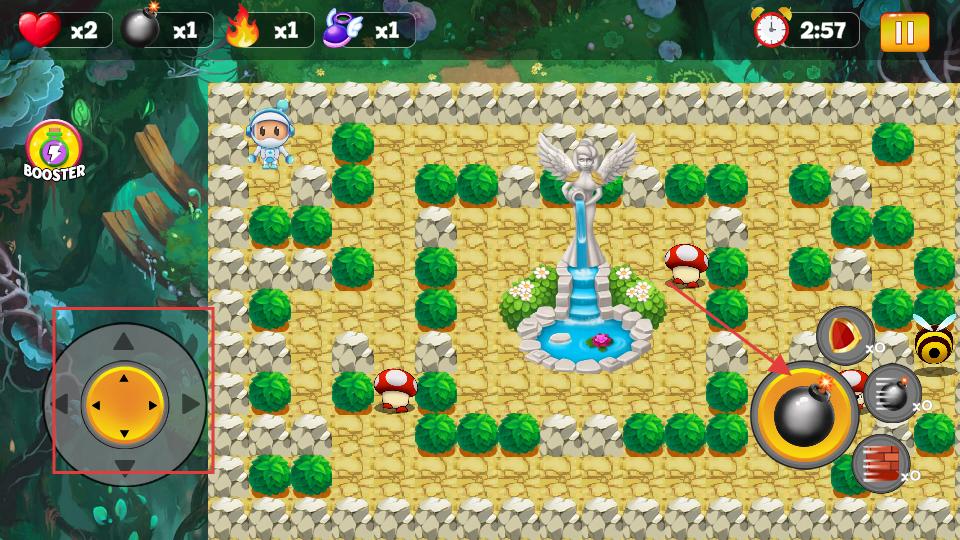Activate the red shield power-up
The height and width of the screenshot is (540, 960).
(x=845, y=335)
